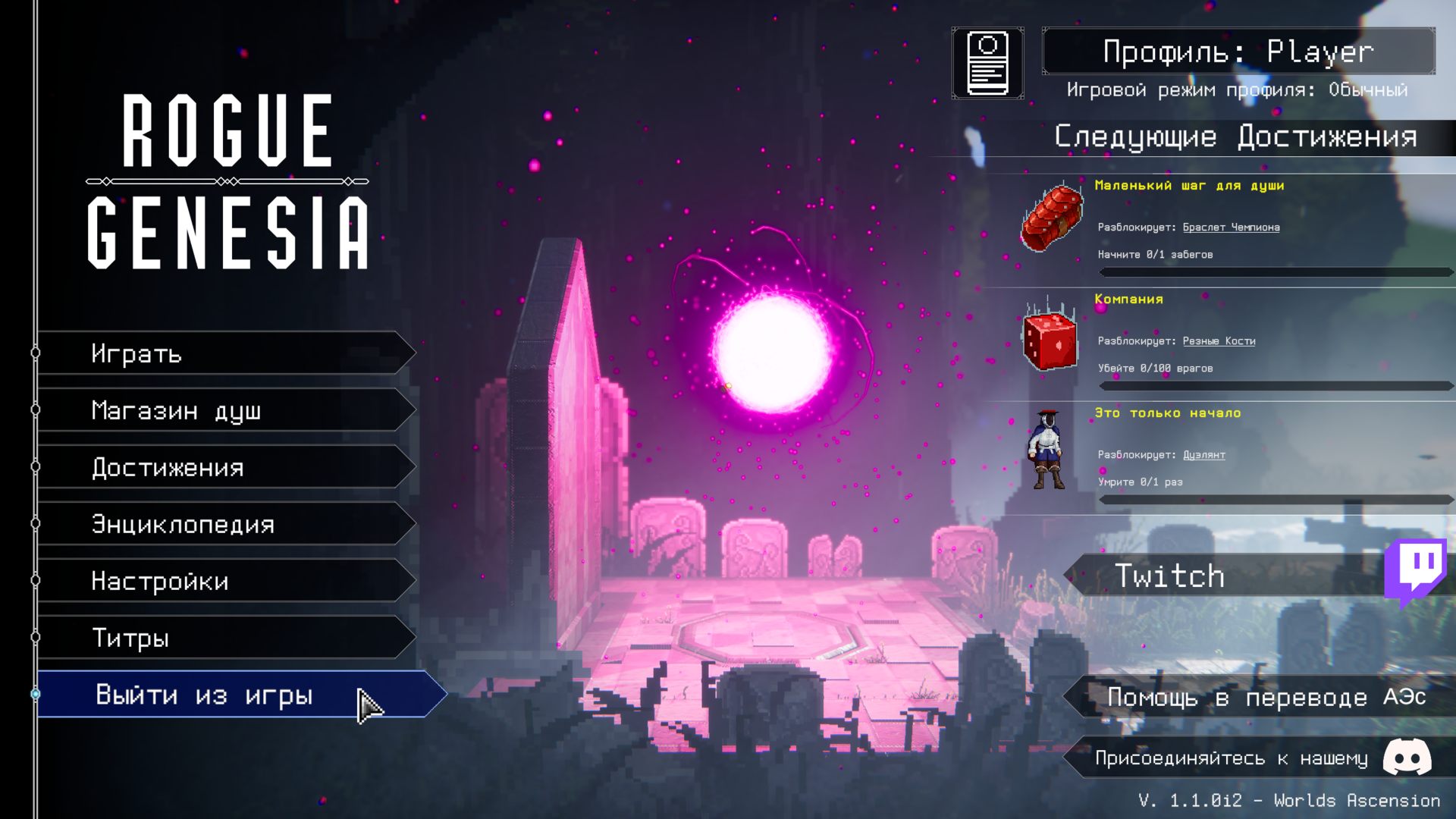Screen dimensions: 1456x819
Task: Click the profile card icon
Action: pos(987,64)
